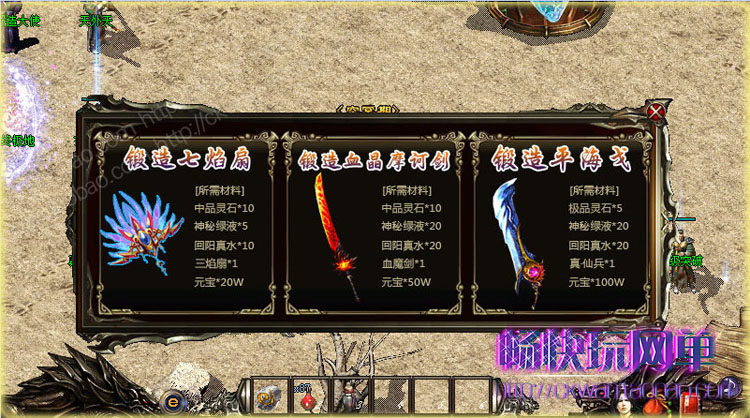Choose 锻造平海戈 forging option

tap(561, 159)
